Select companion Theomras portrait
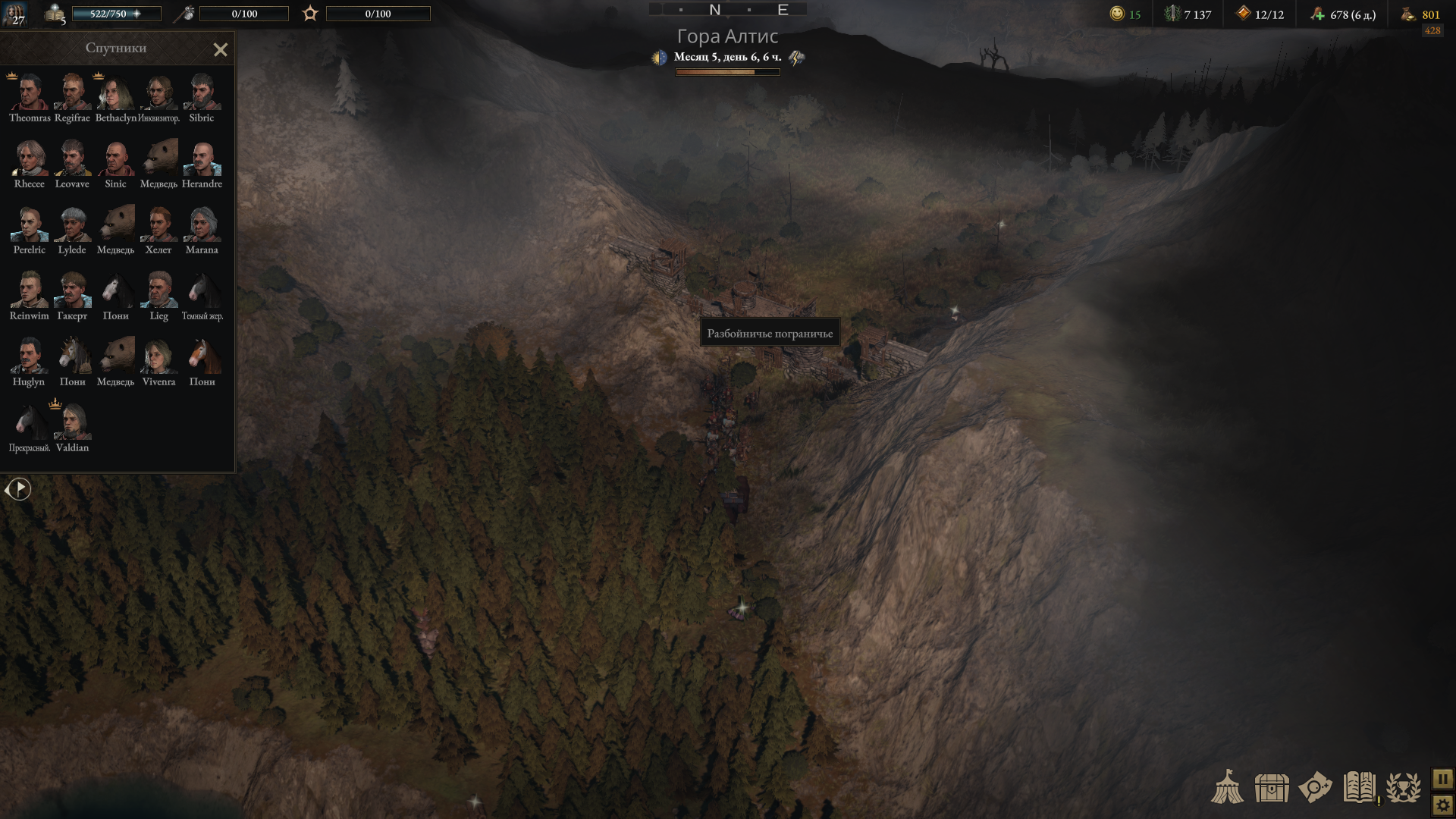 click(30, 93)
